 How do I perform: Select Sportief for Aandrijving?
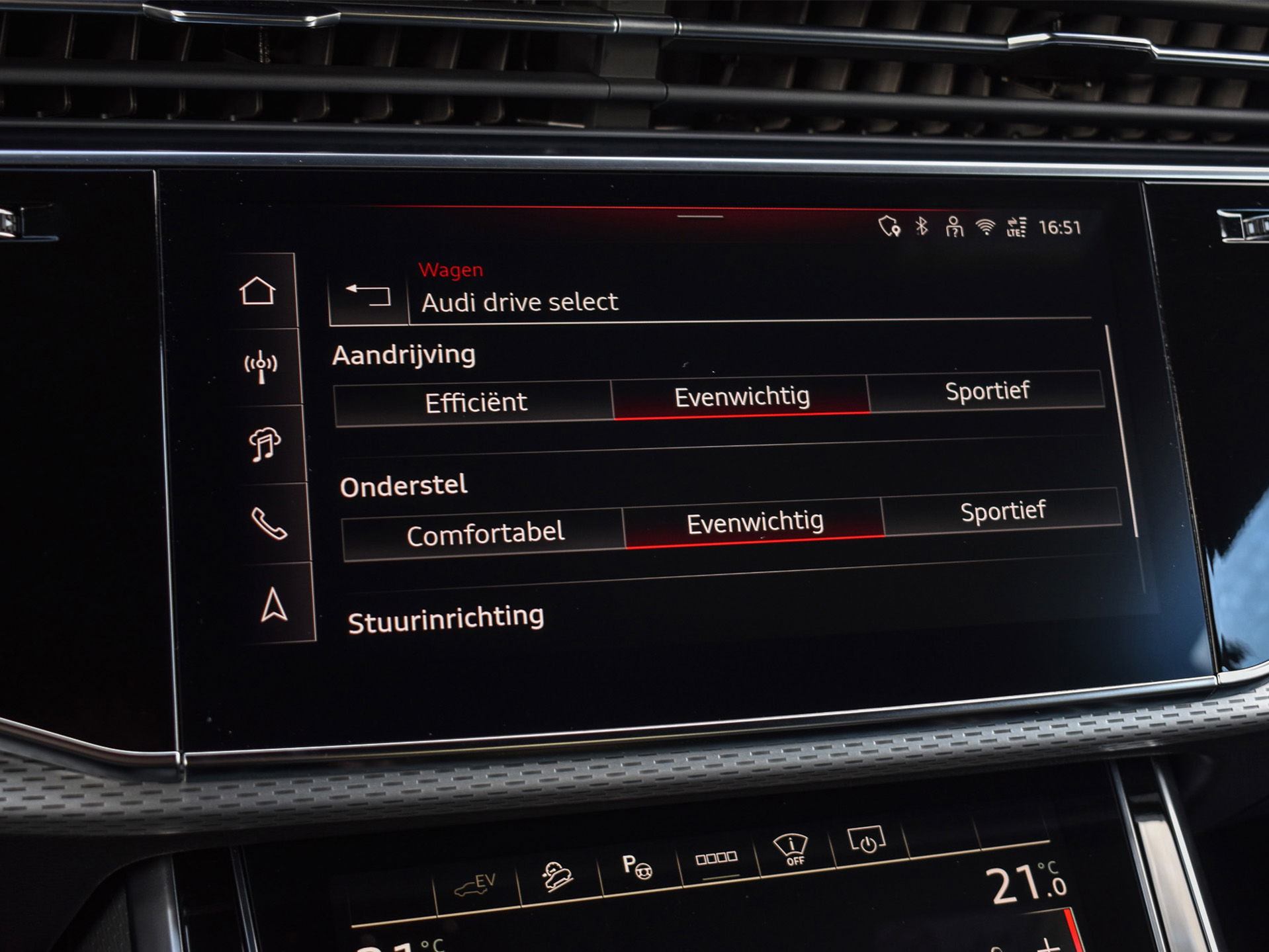pyautogui.click(x=986, y=390)
